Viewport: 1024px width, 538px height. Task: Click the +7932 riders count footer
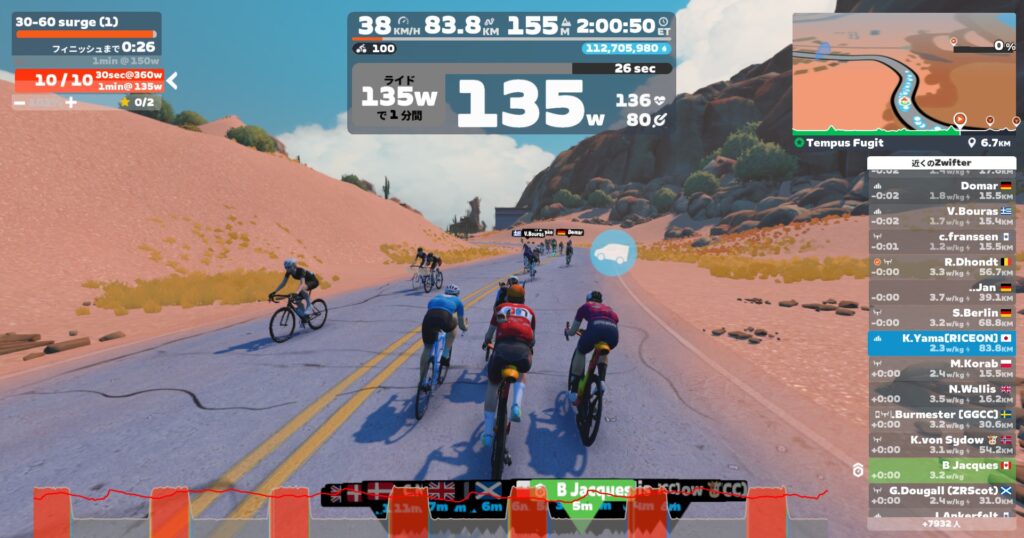[x=941, y=523]
